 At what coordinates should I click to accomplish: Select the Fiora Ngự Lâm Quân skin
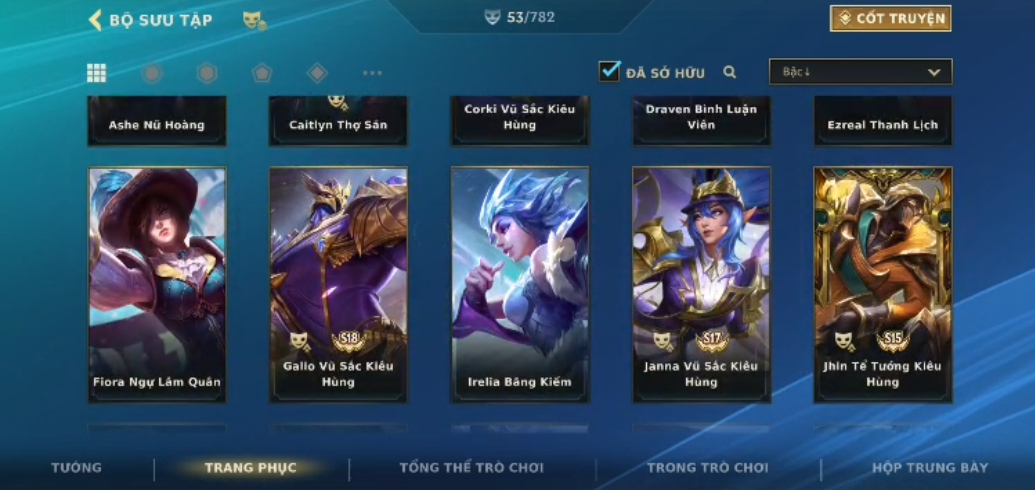(157, 284)
